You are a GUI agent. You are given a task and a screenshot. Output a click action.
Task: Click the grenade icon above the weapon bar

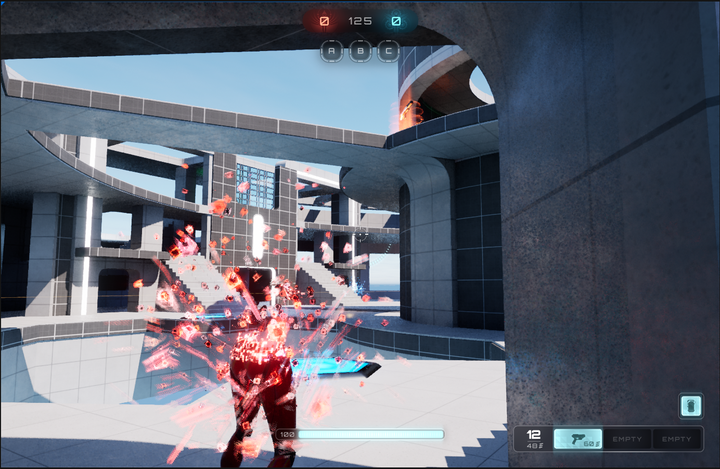click(691, 405)
